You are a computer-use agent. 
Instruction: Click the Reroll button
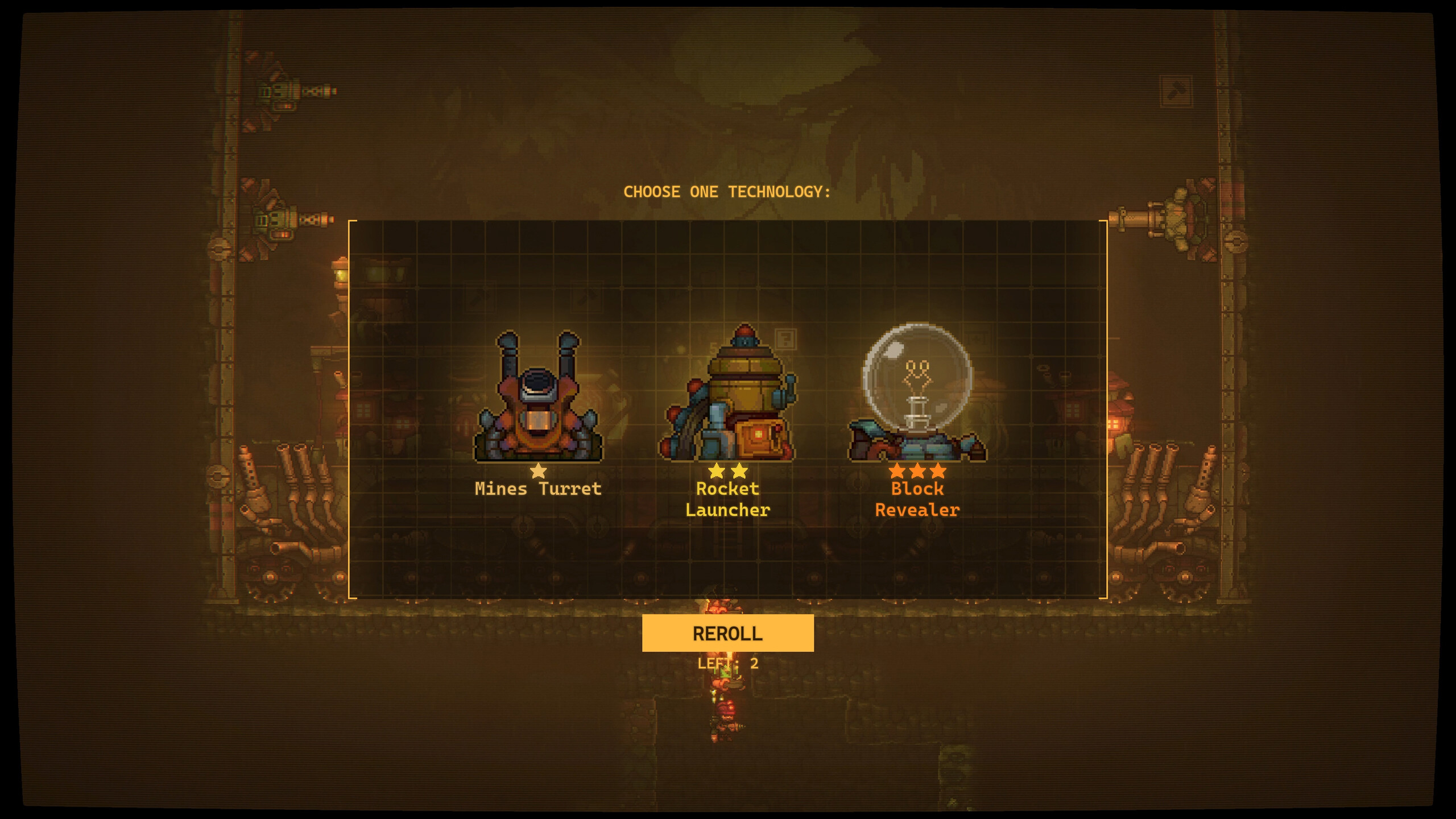pos(727,633)
